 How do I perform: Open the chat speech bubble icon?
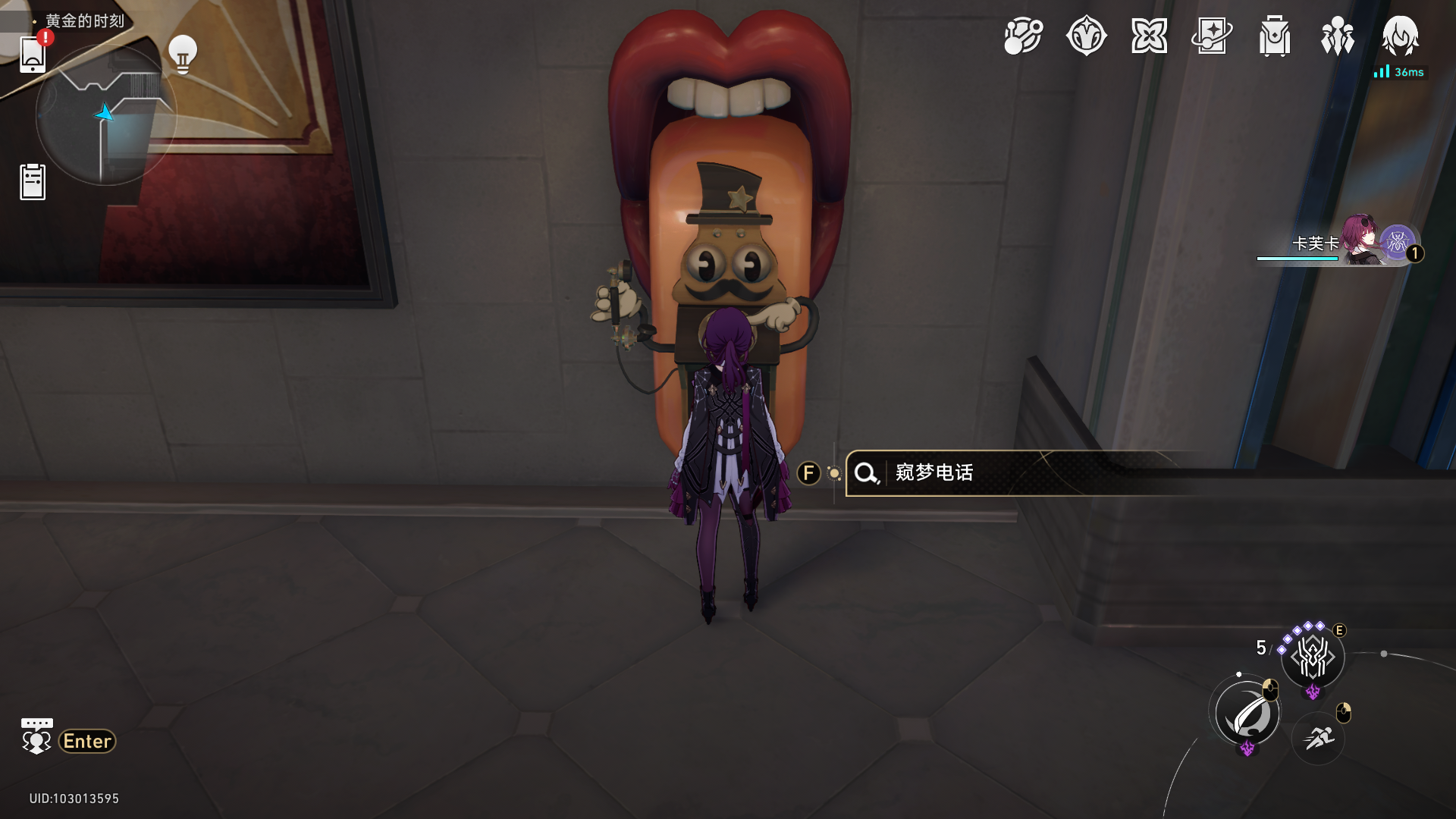36,736
